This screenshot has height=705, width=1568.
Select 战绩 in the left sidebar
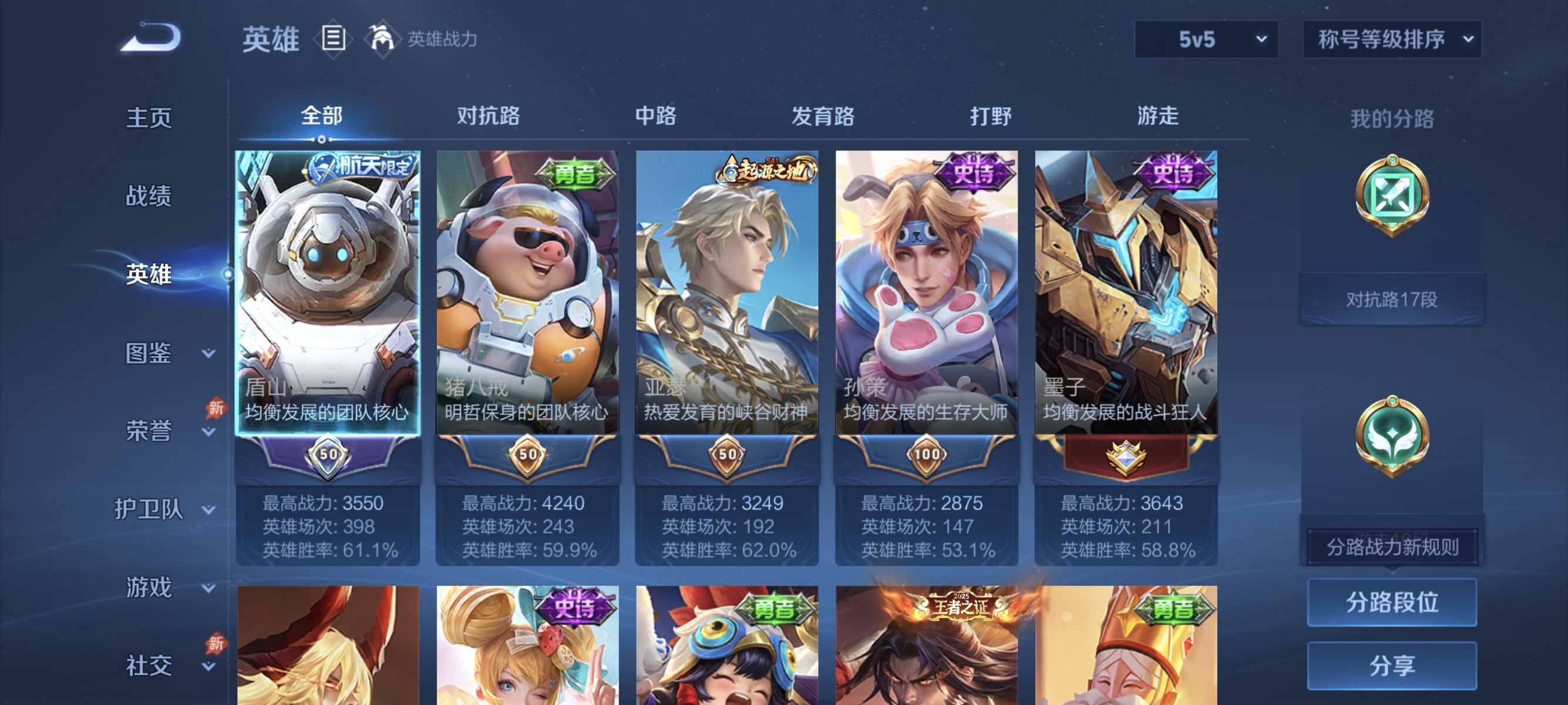coord(149,196)
